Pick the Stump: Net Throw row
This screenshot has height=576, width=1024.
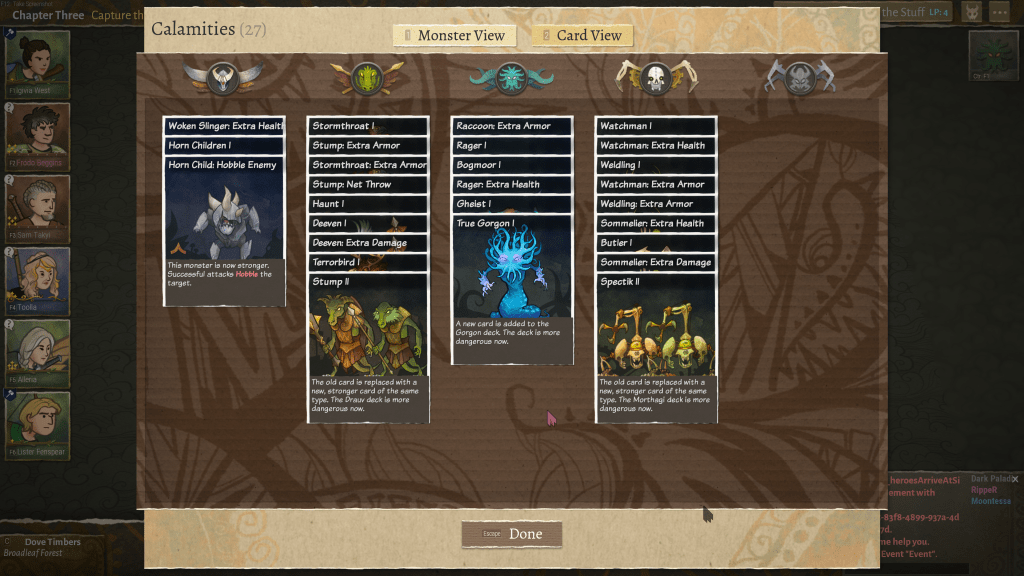coord(368,184)
